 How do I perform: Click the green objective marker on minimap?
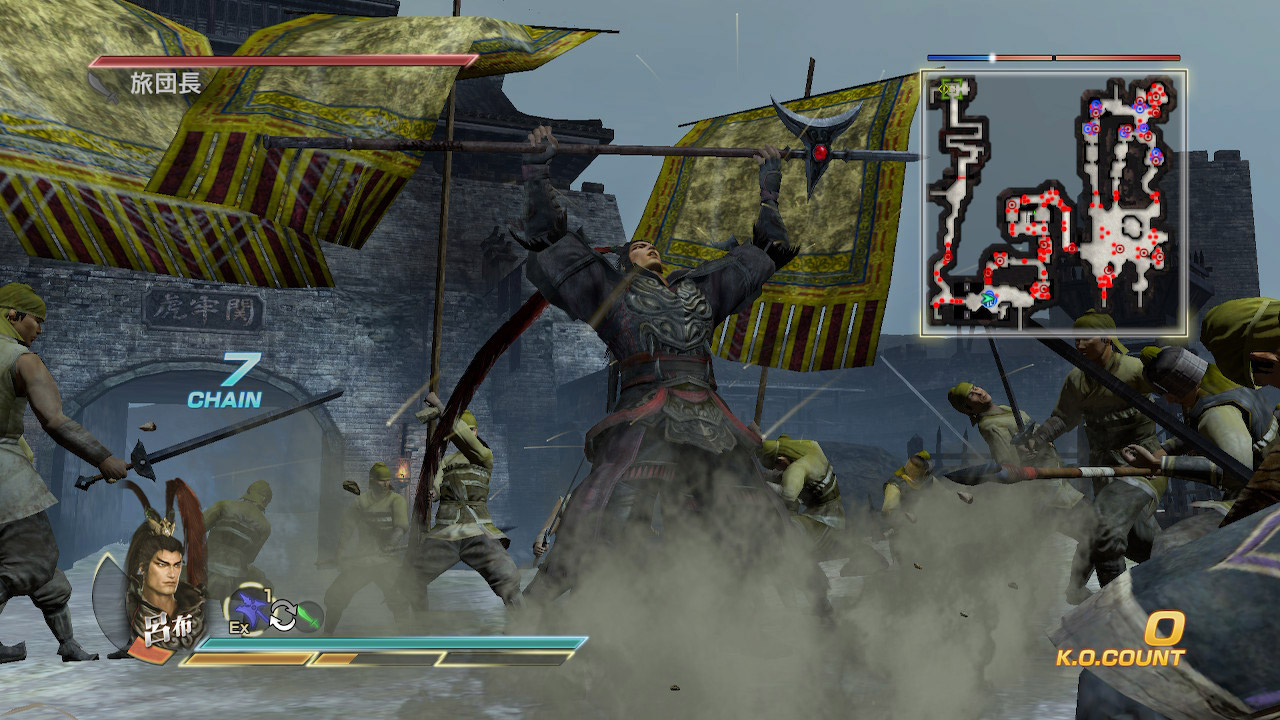pyautogui.click(x=951, y=89)
